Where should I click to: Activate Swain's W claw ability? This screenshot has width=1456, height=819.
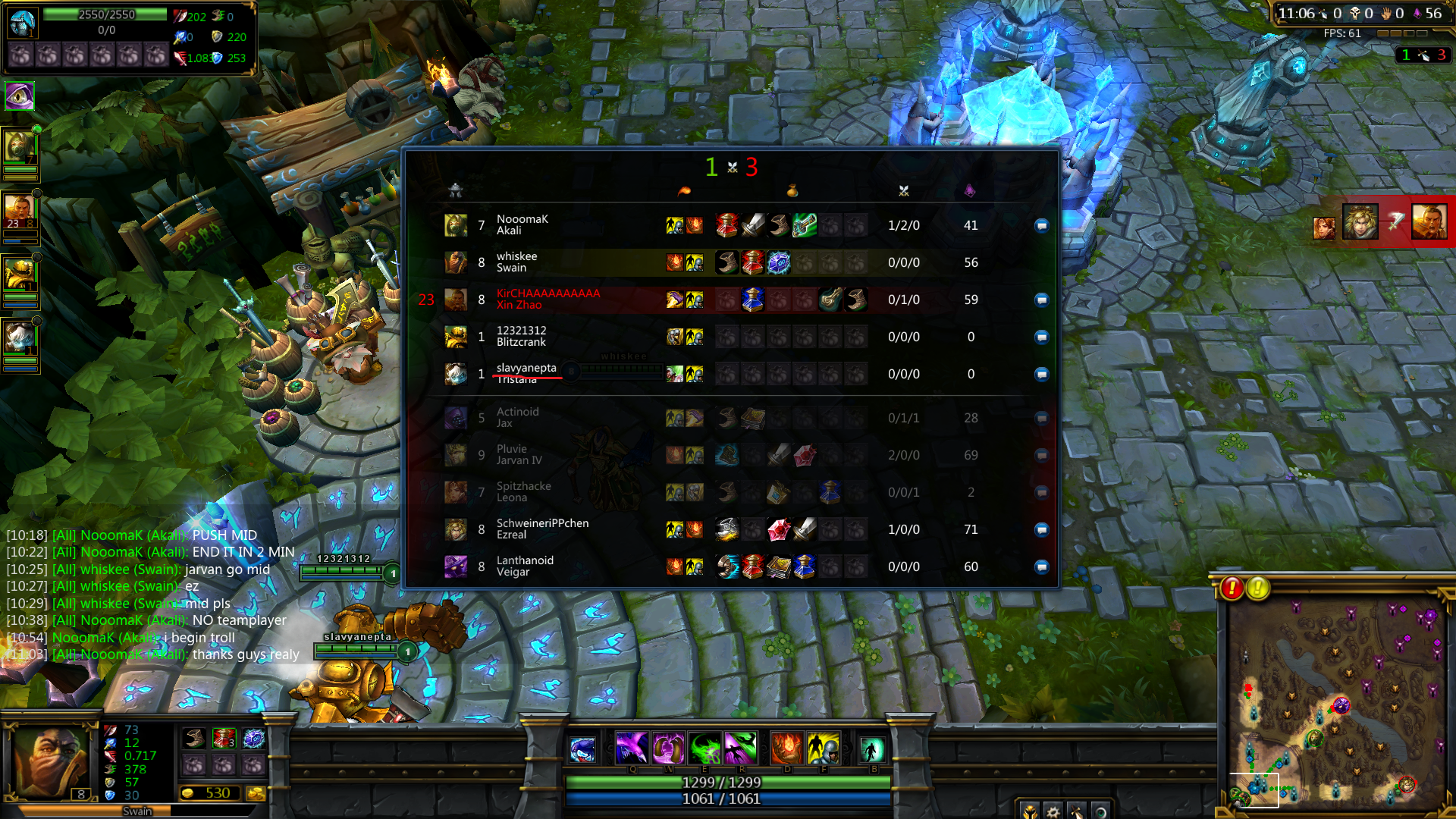coord(668,748)
